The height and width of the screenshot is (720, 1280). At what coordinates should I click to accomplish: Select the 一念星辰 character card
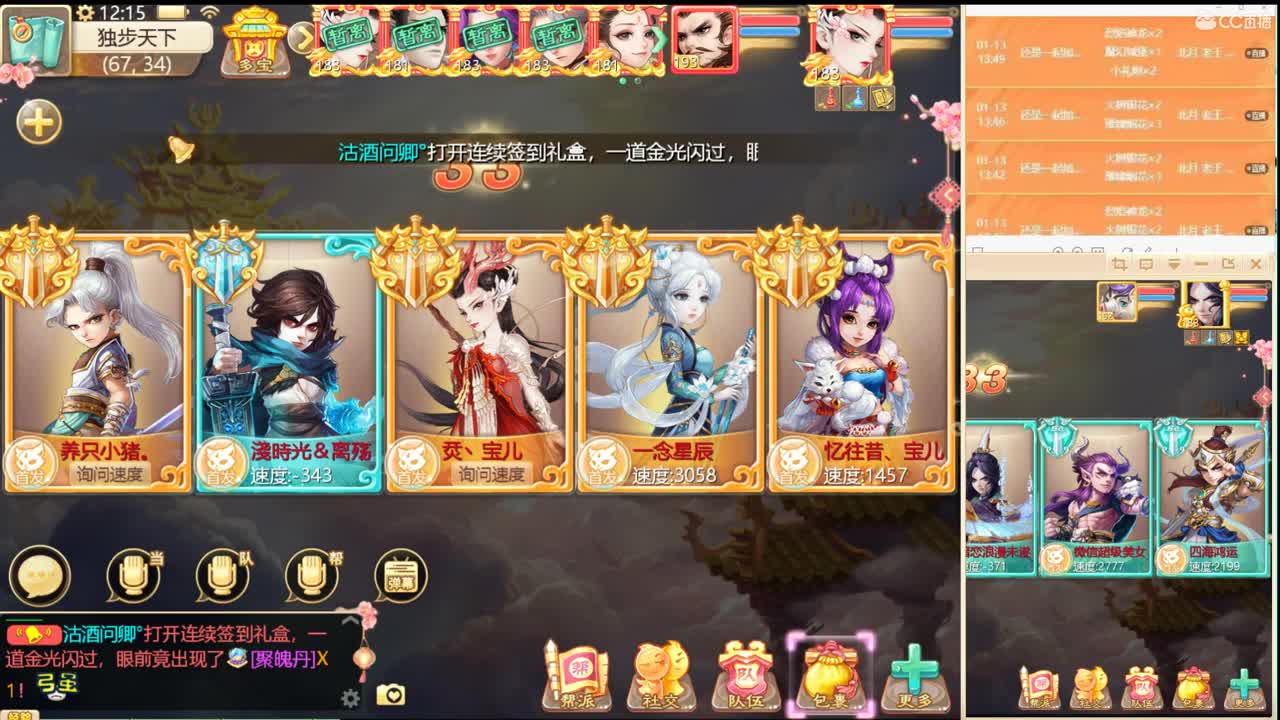click(667, 370)
